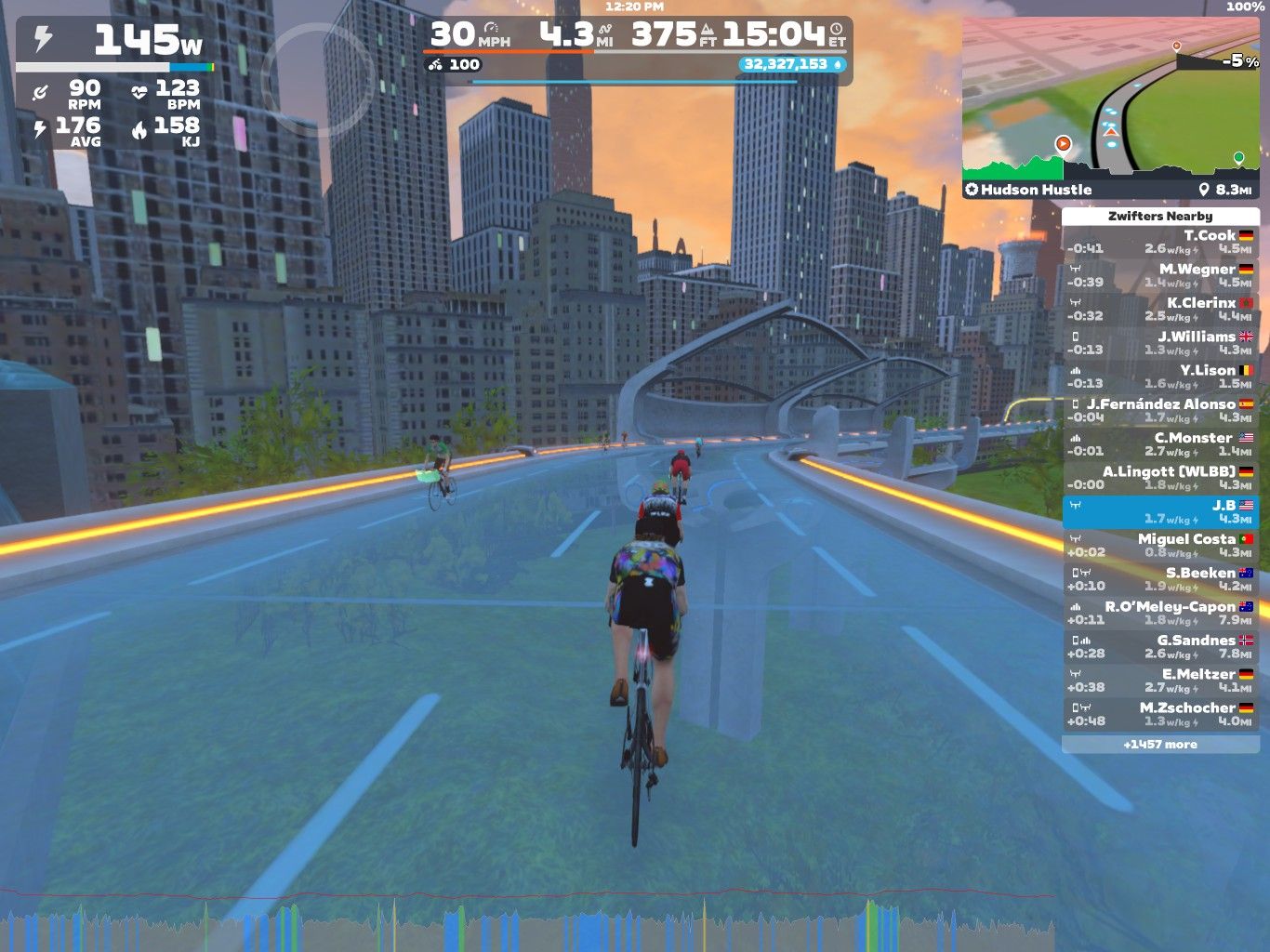Screen dimensions: 1270x952
Task: Expand the "+1457 more" riders link
Action: click(x=1160, y=745)
